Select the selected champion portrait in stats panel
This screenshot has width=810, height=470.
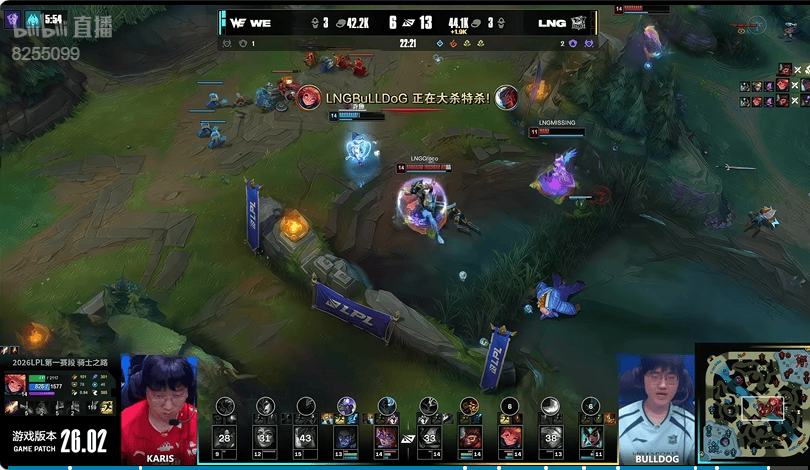point(15,385)
